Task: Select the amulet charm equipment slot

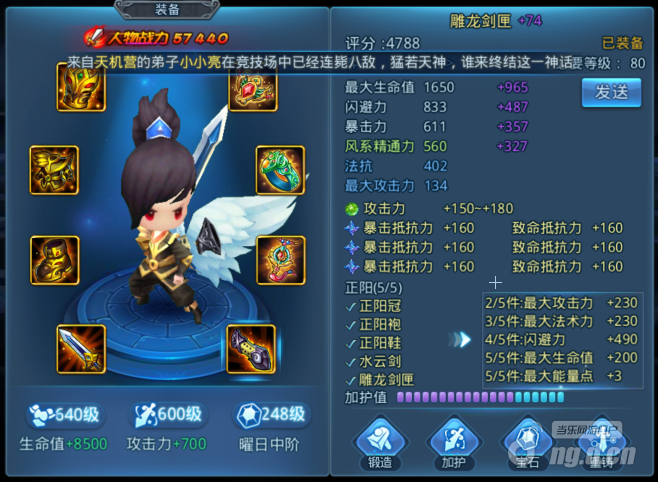Action: click(280, 260)
